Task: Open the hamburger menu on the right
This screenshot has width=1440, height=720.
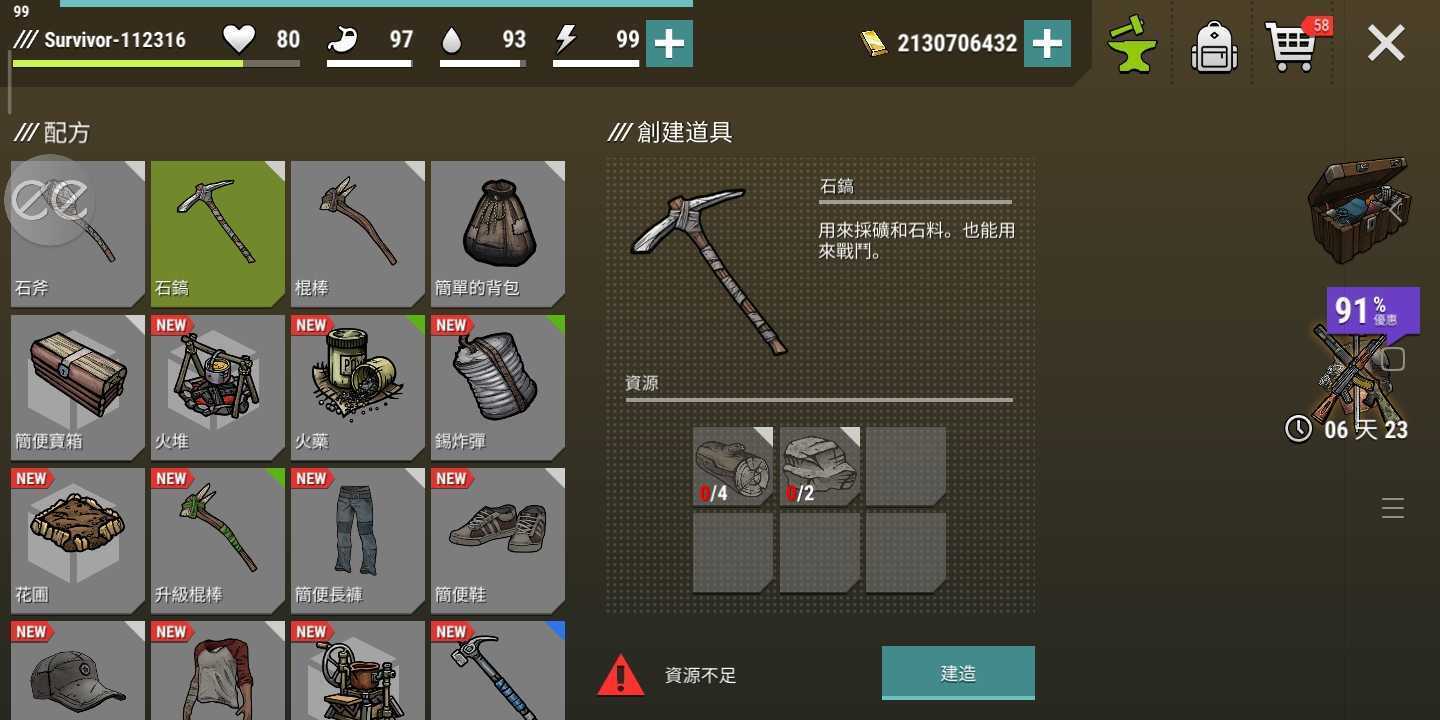Action: 1393,508
